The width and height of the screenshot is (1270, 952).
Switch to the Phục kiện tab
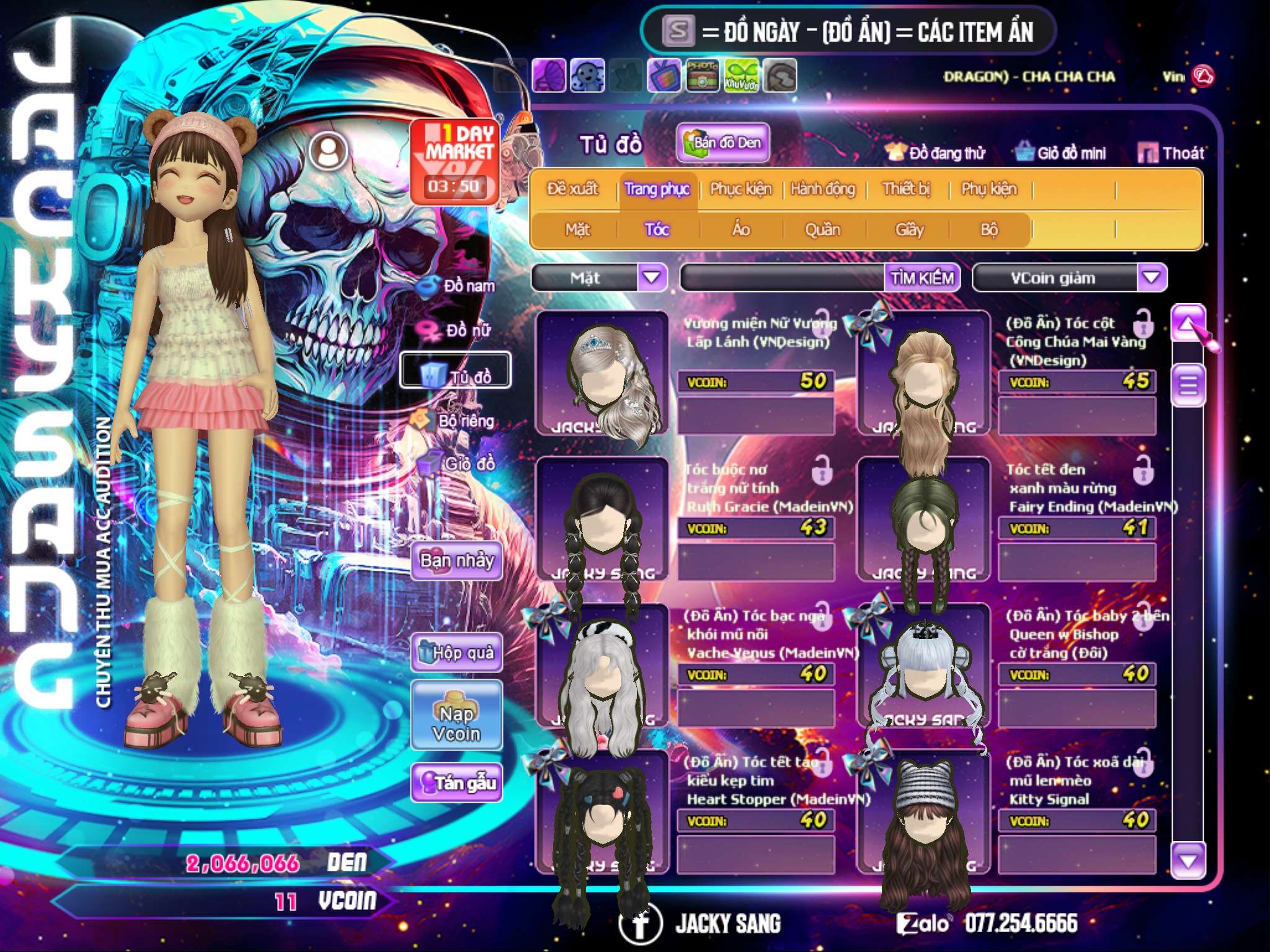click(740, 189)
